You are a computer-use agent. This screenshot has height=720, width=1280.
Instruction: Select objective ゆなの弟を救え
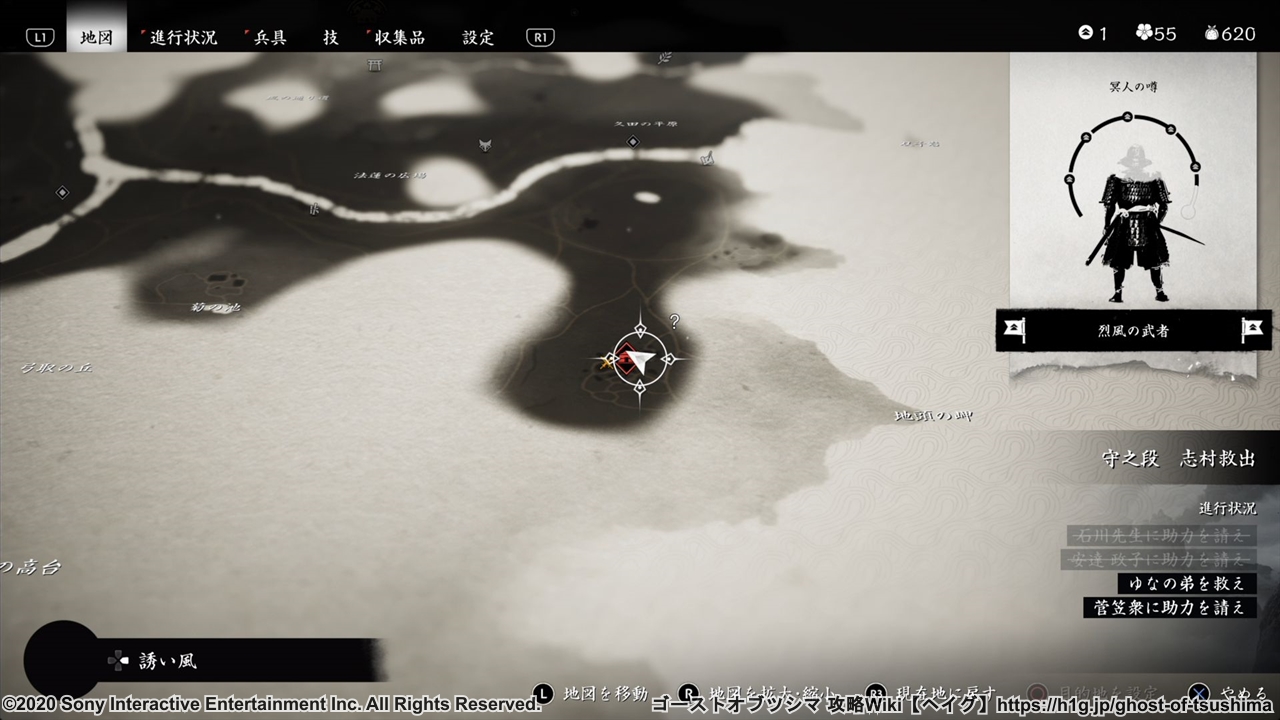tap(1187, 583)
